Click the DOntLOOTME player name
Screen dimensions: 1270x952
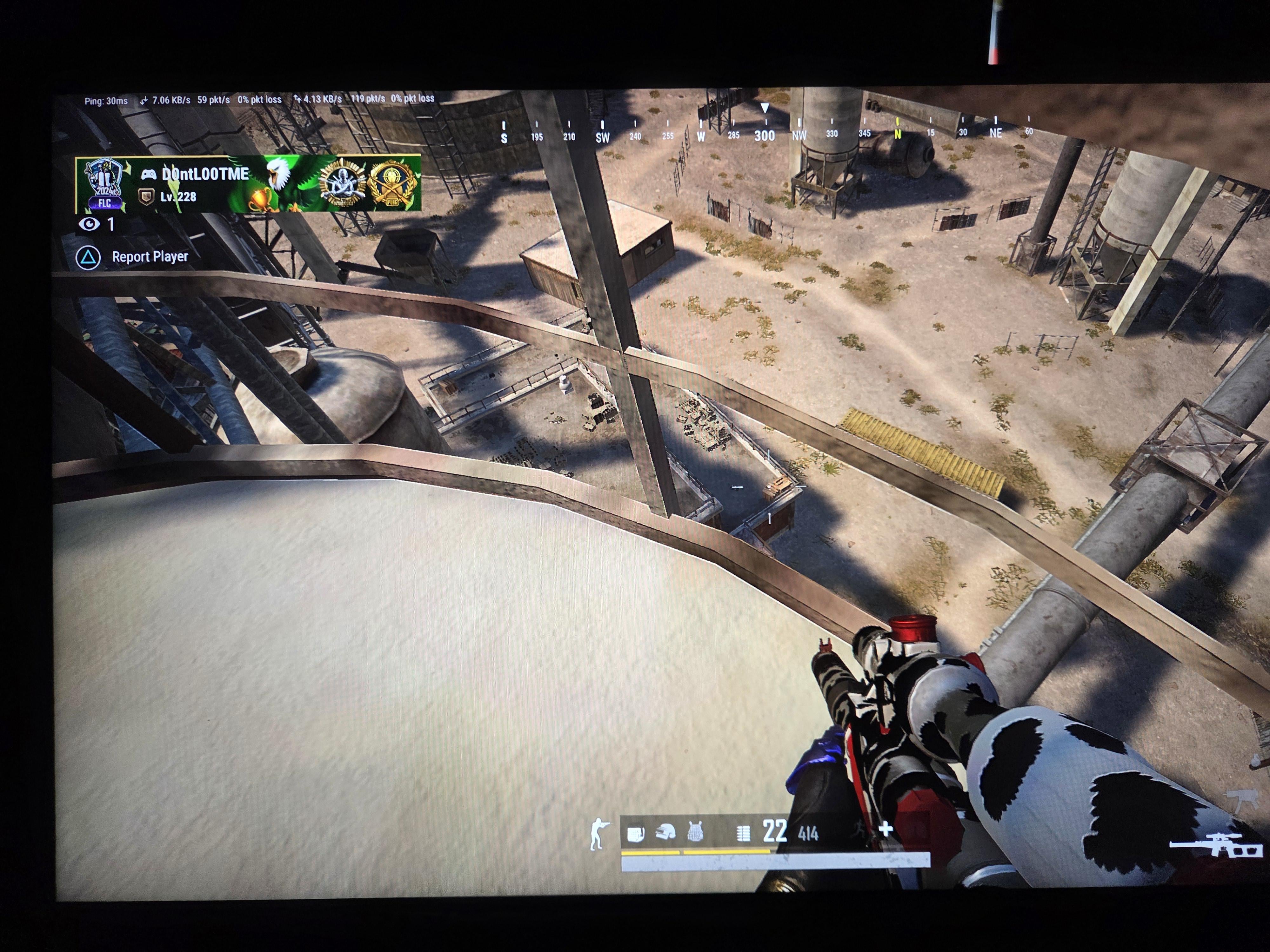point(205,174)
